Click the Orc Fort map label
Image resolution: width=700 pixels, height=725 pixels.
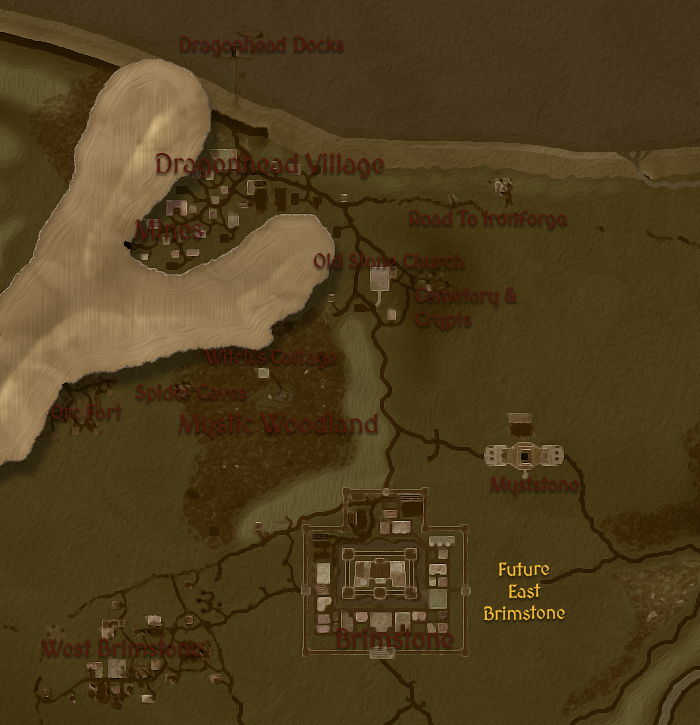pos(86,412)
